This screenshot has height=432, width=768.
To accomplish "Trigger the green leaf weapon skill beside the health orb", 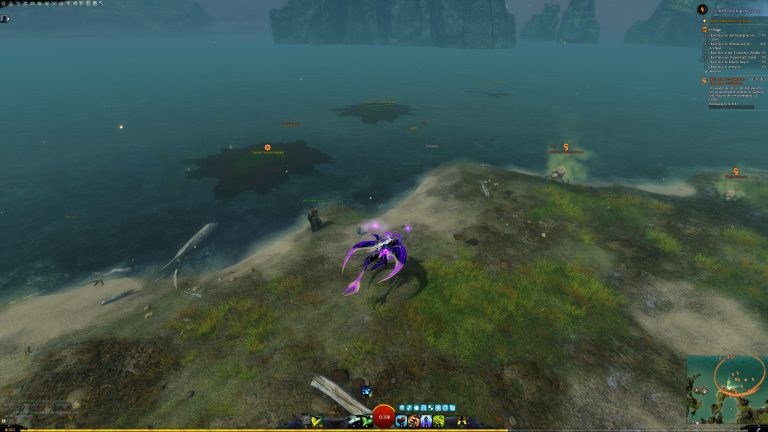I will point(366,422).
